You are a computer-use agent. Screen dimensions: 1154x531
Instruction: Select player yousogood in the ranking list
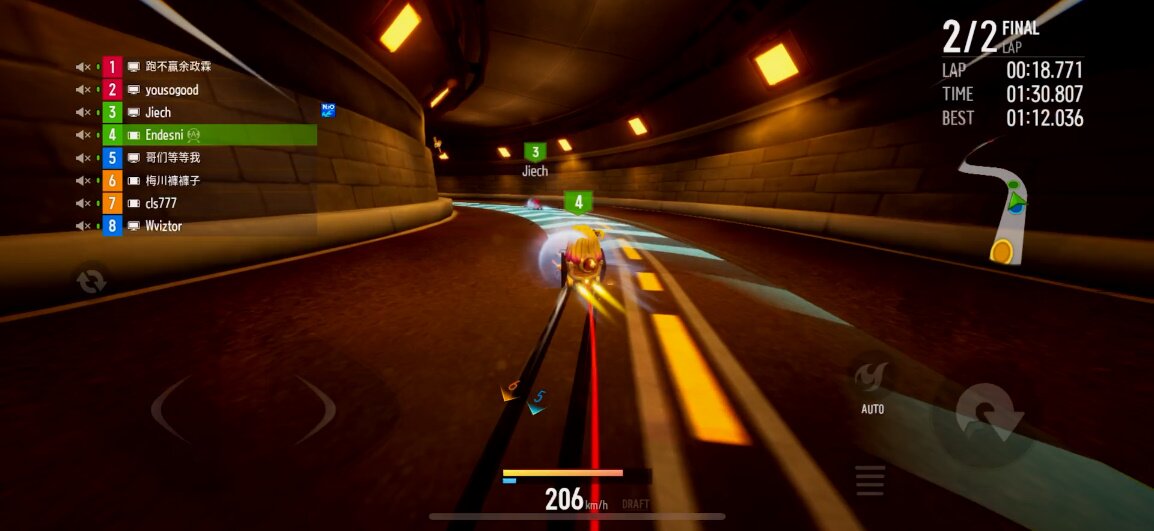[171, 90]
